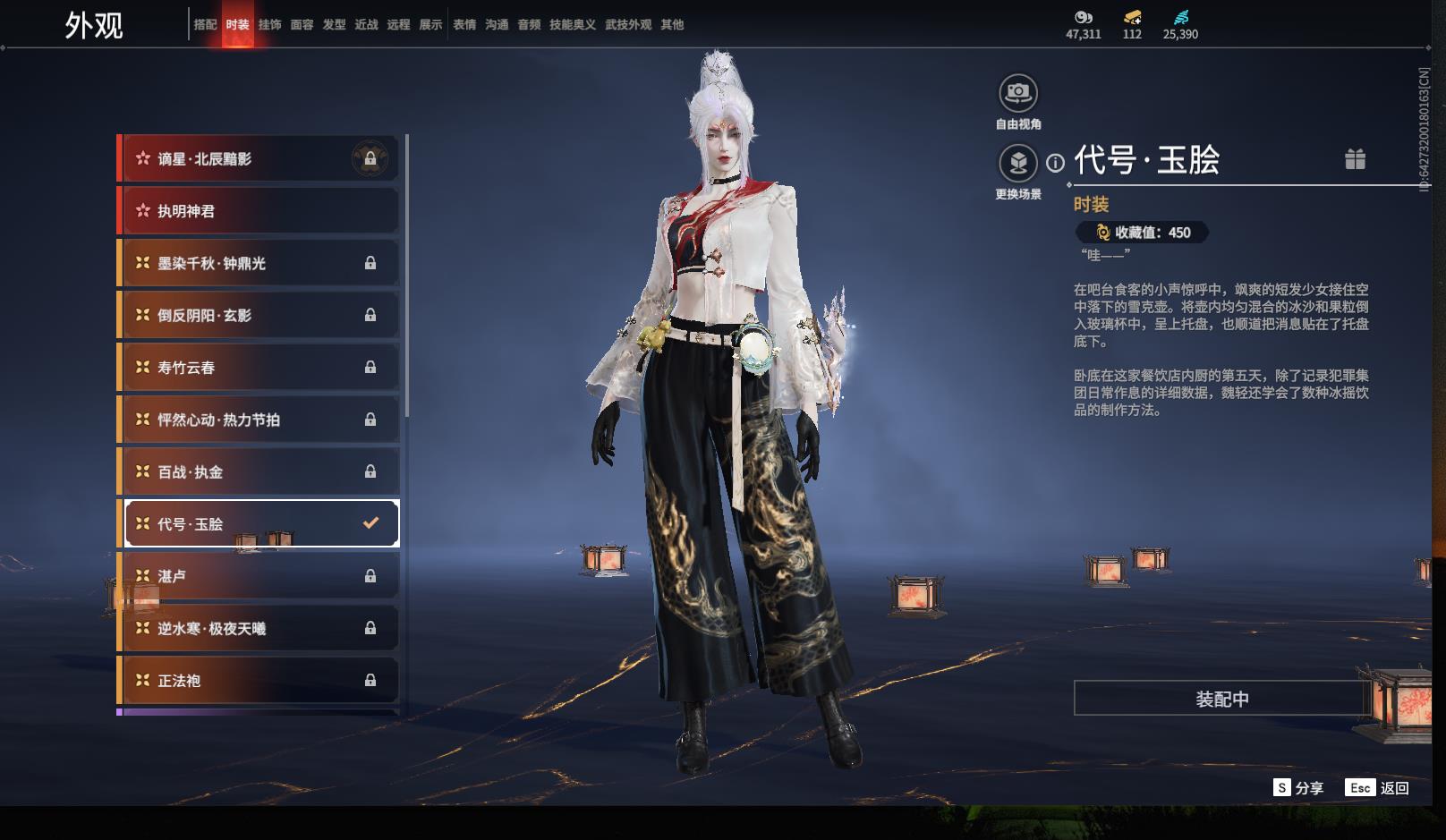Screen dimensions: 1446x840
Task: Select the 摘星·北辰黯影 outfit
Action: pos(259,159)
